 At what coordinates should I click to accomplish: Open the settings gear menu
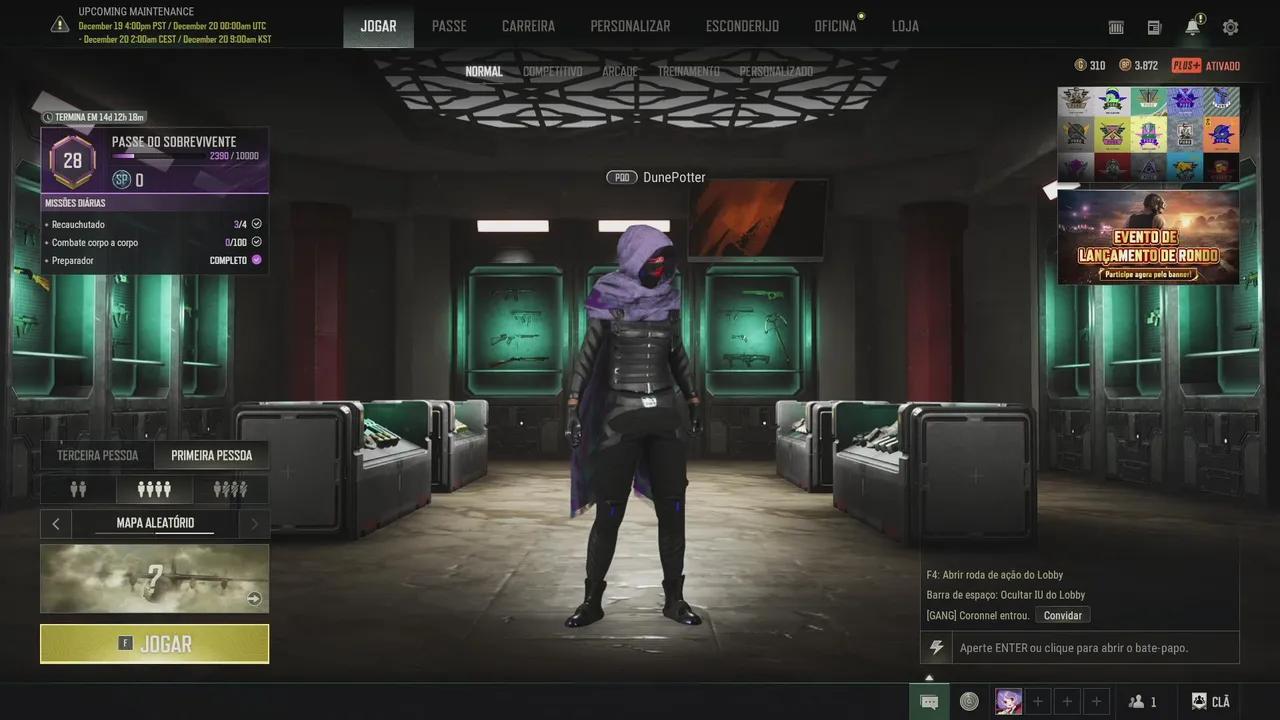point(1230,27)
